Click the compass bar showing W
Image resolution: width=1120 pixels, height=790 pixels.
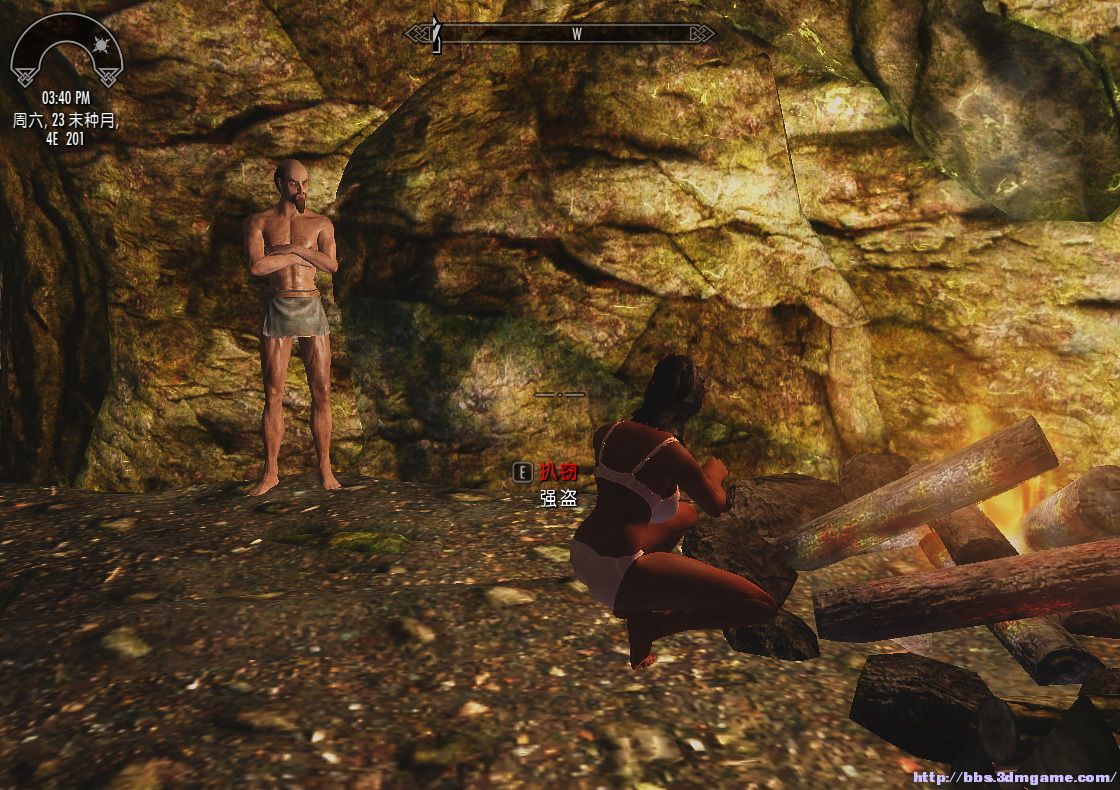[x=560, y=34]
